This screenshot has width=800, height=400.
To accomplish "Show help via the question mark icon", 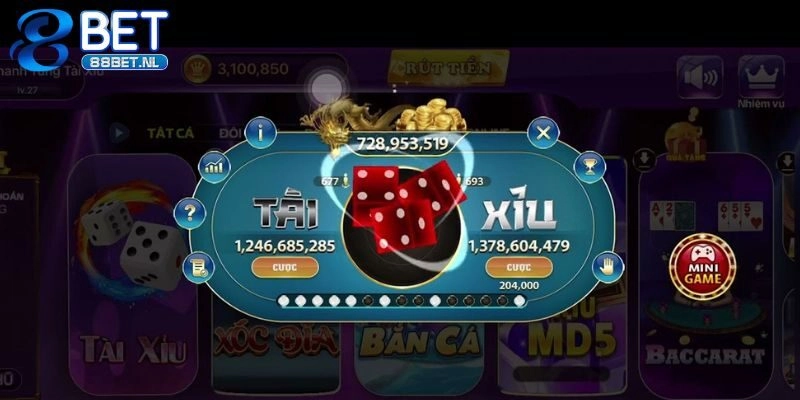I will (188, 212).
